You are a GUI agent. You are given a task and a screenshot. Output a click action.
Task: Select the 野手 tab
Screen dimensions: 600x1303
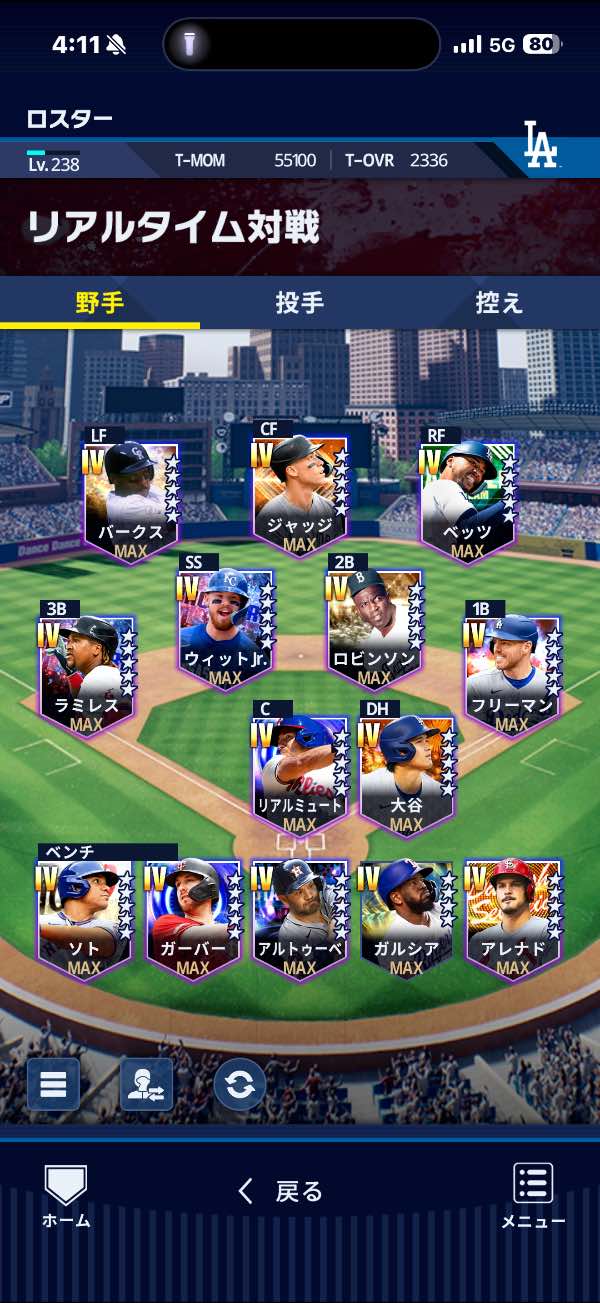[x=100, y=303]
